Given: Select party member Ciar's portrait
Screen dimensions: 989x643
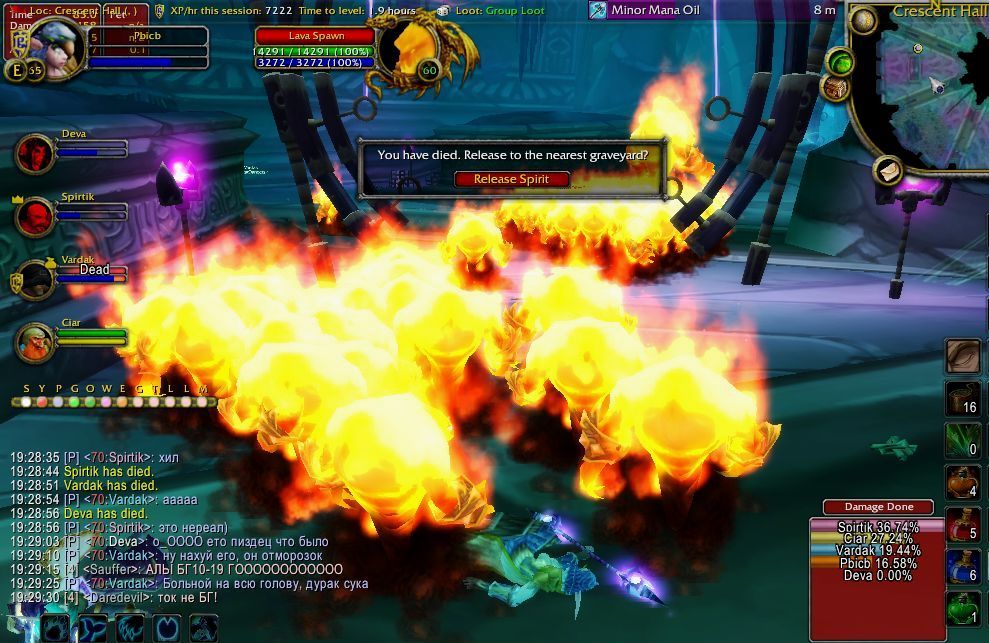Looking at the screenshot, I should click(35, 342).
